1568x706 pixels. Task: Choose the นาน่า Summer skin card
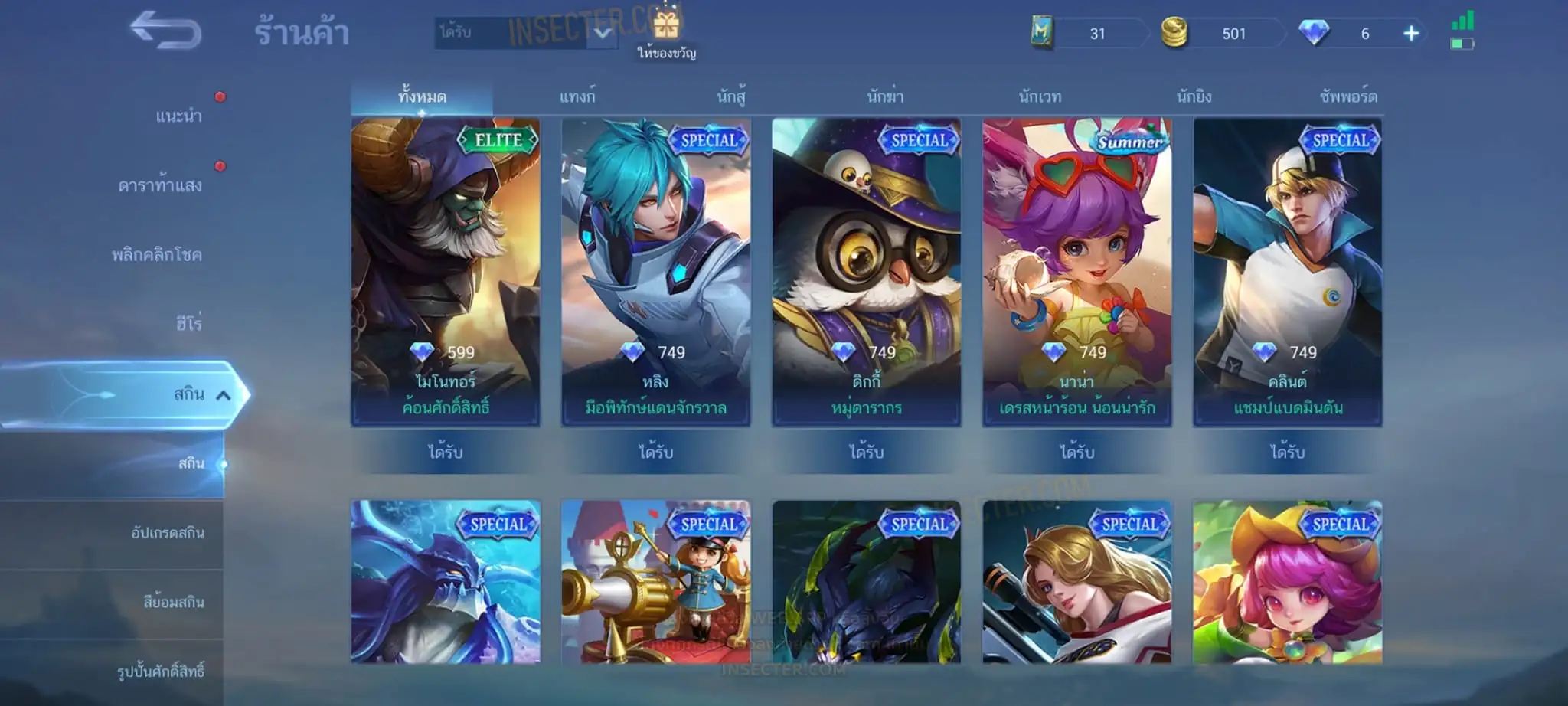(x=1076, y=272)
